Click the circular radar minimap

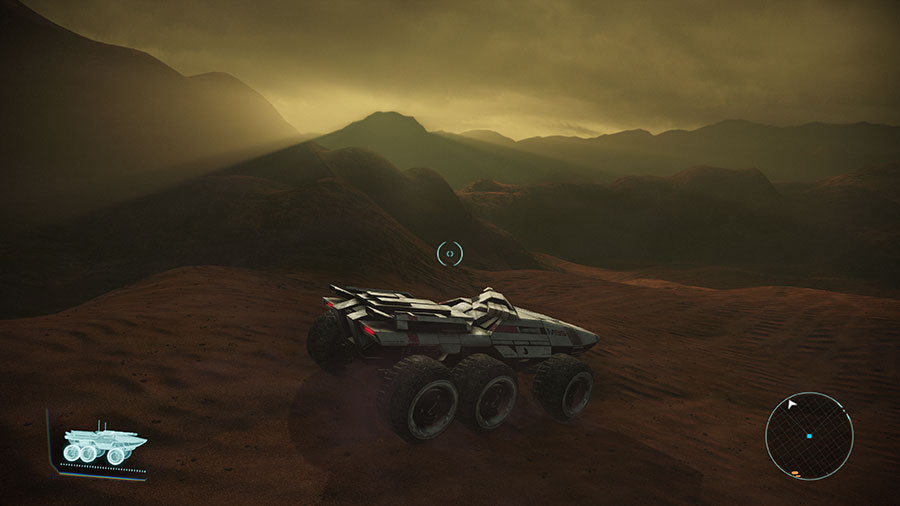click(x=809, y=436)
